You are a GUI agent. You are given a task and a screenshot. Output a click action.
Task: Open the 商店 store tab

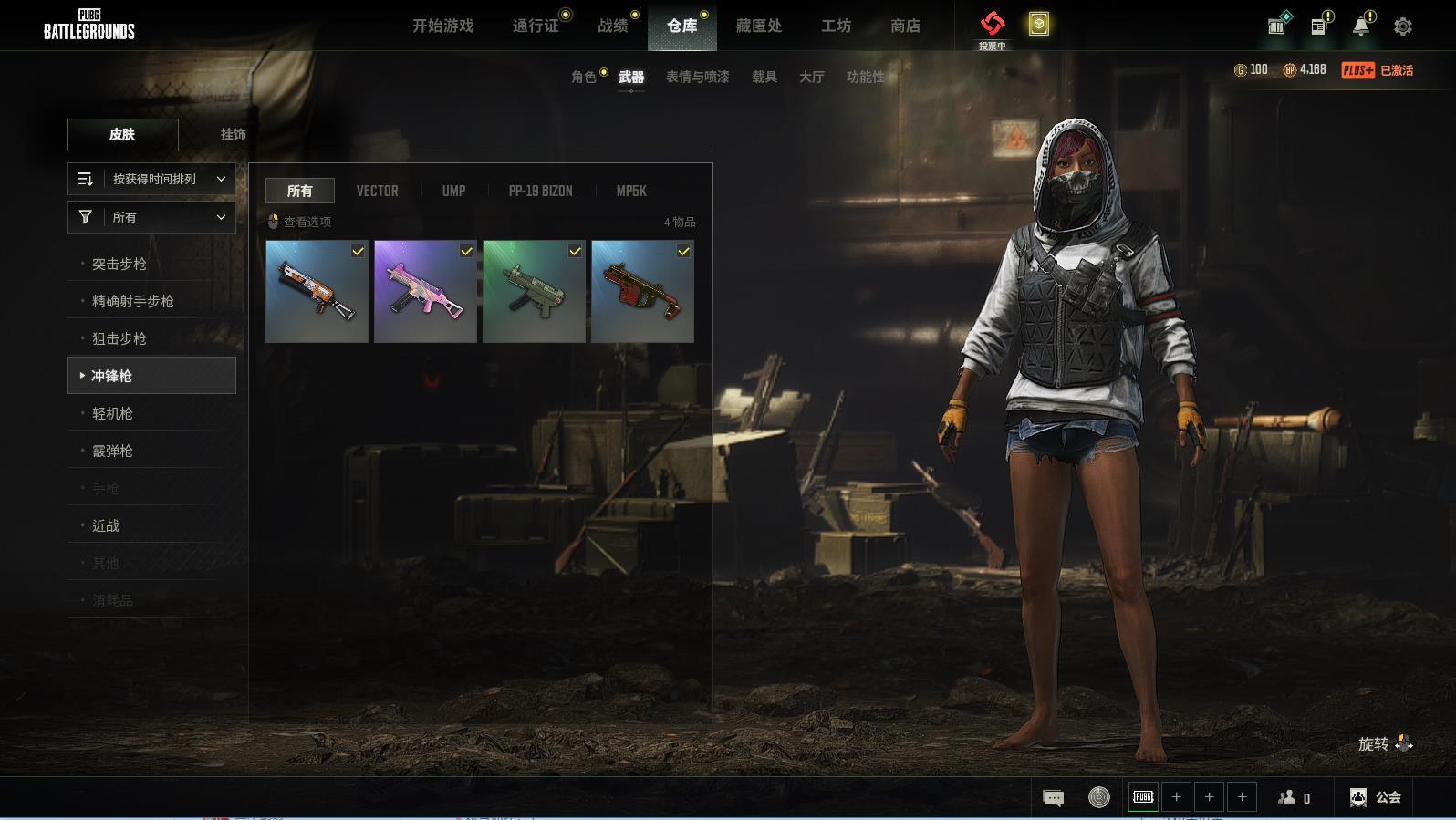click(905, 26)
